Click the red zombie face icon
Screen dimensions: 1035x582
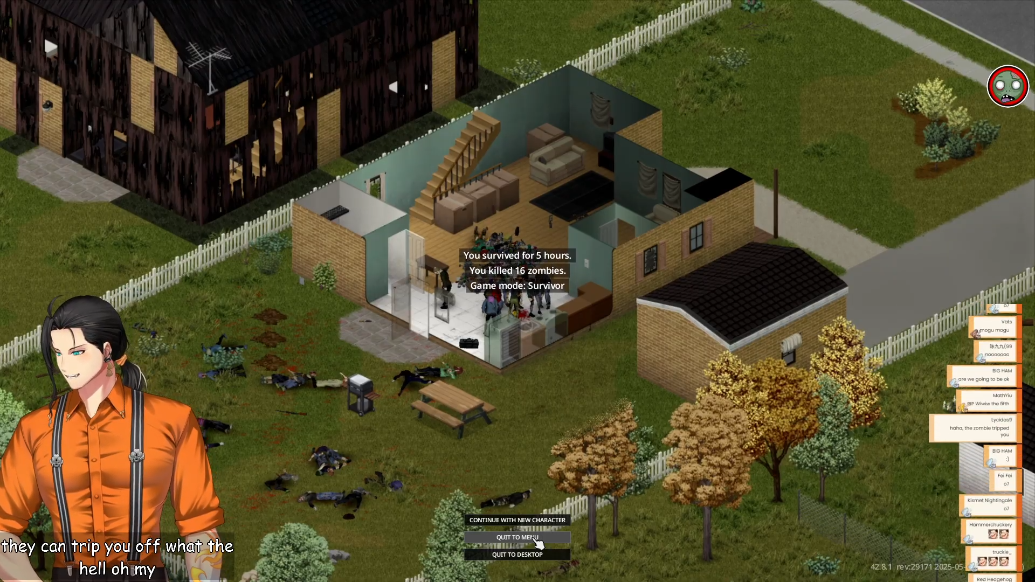click(x=1007, y=87)
